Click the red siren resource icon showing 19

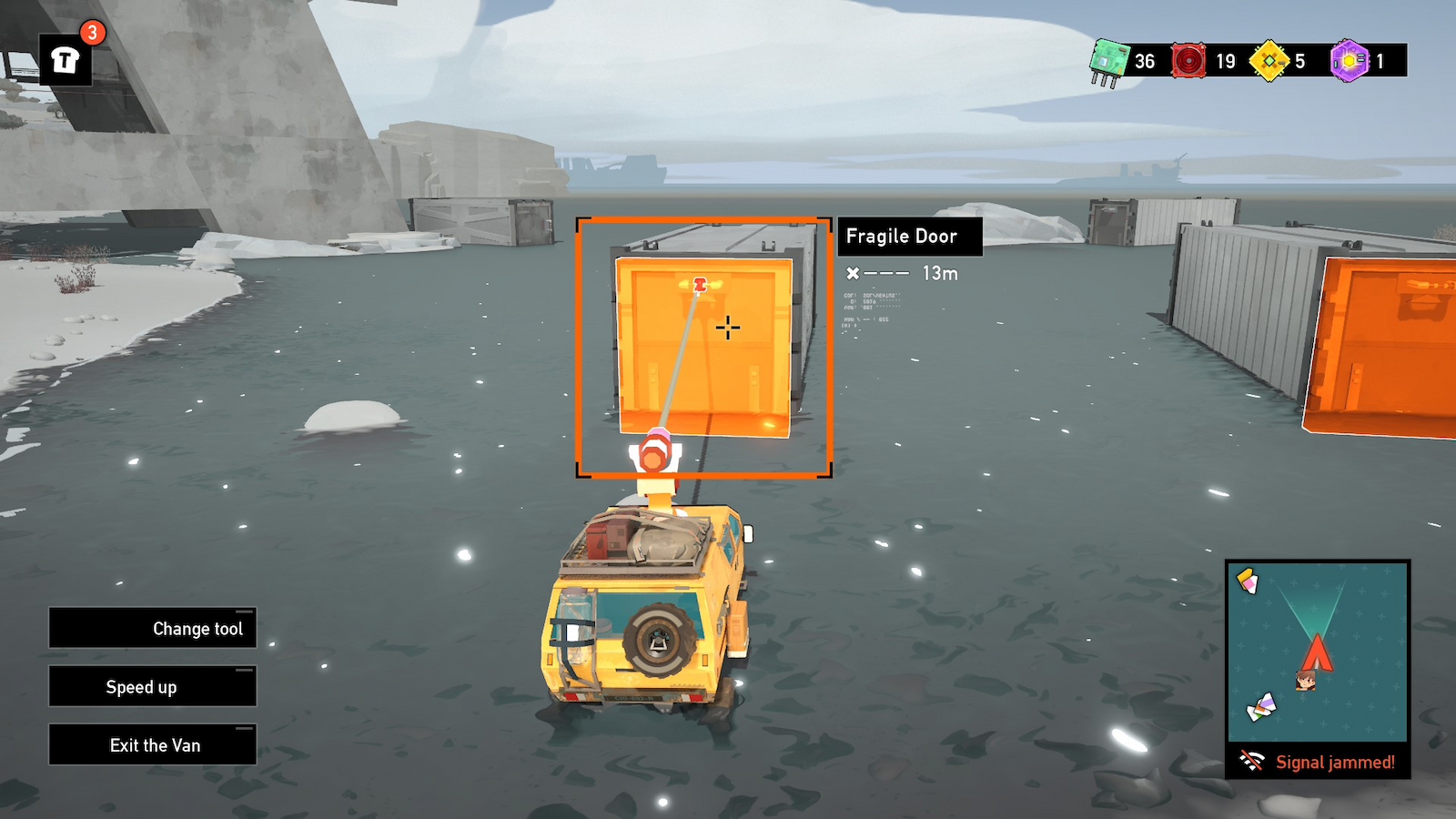click(1190, 62)
